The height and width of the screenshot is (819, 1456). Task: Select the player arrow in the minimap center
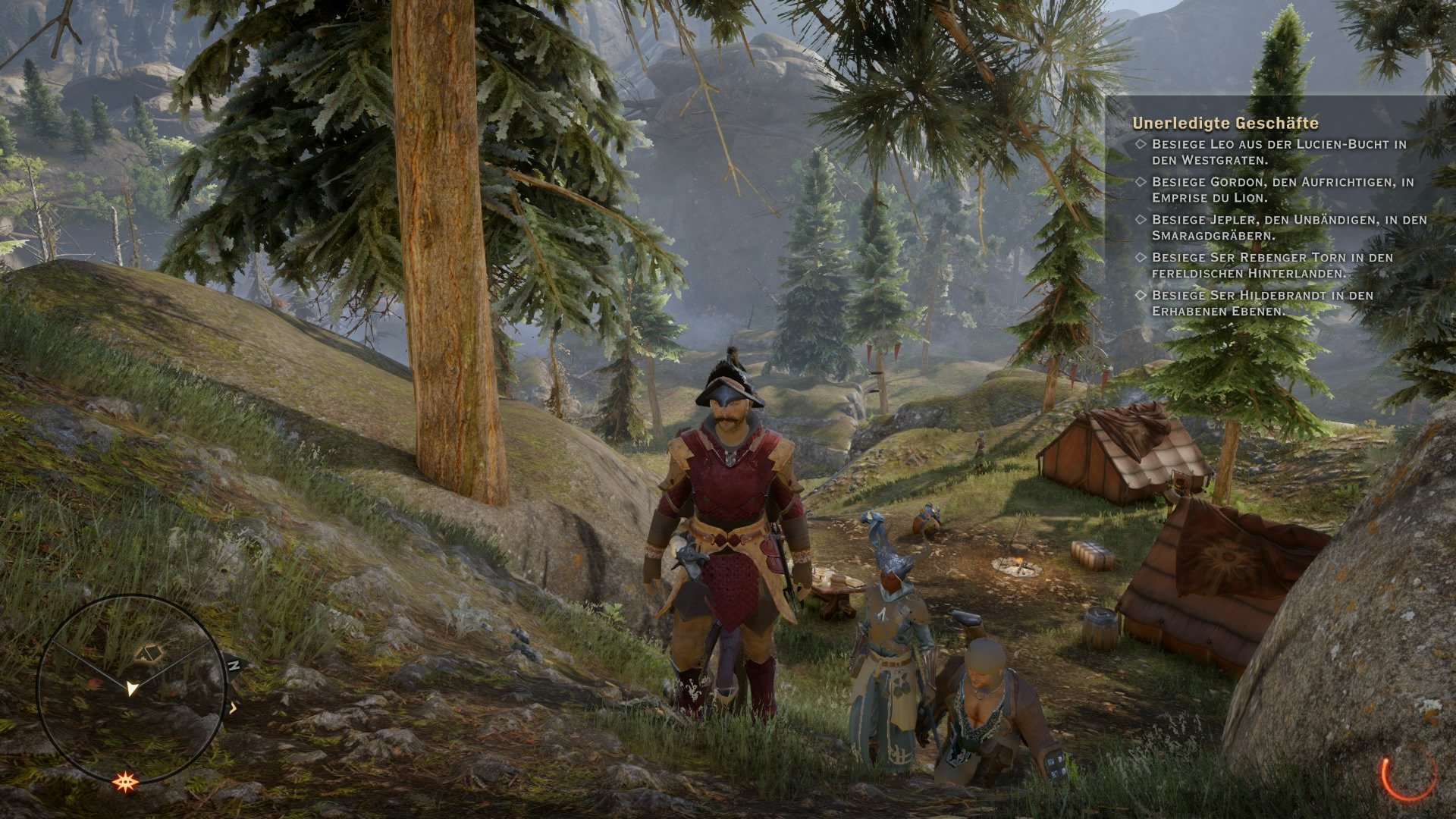tap(132, 690)
